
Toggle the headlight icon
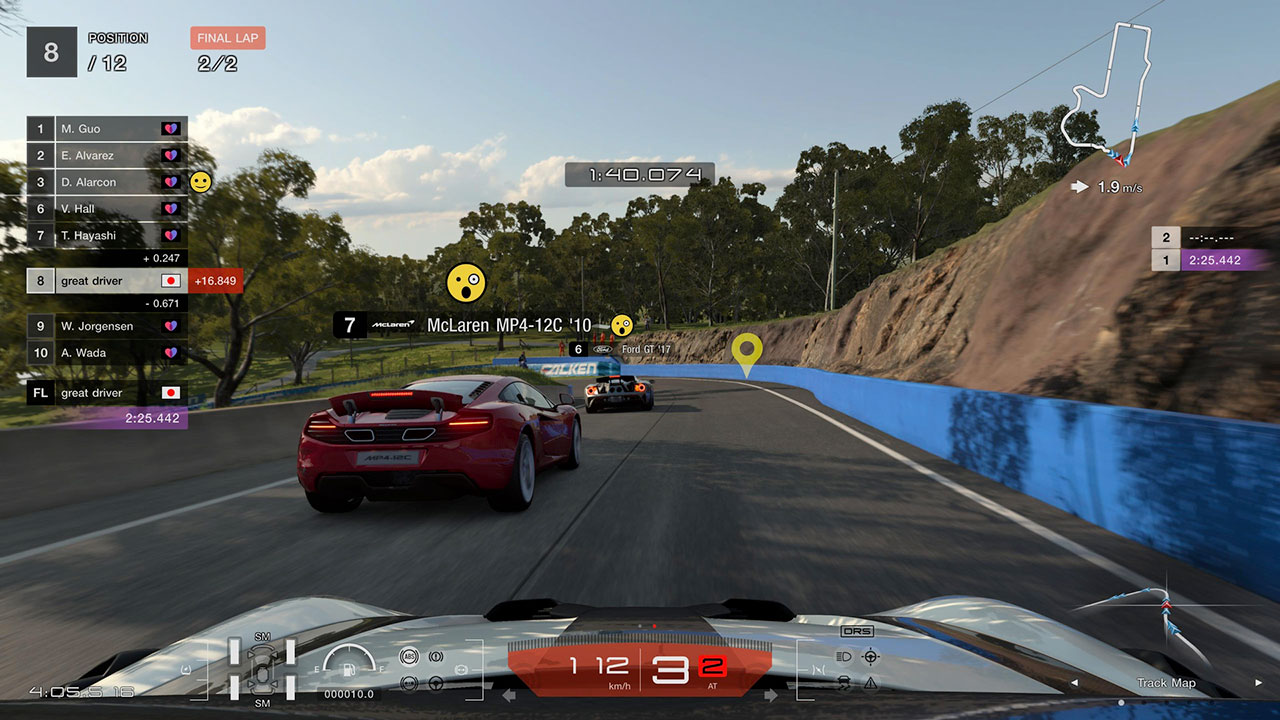[843, 657]
